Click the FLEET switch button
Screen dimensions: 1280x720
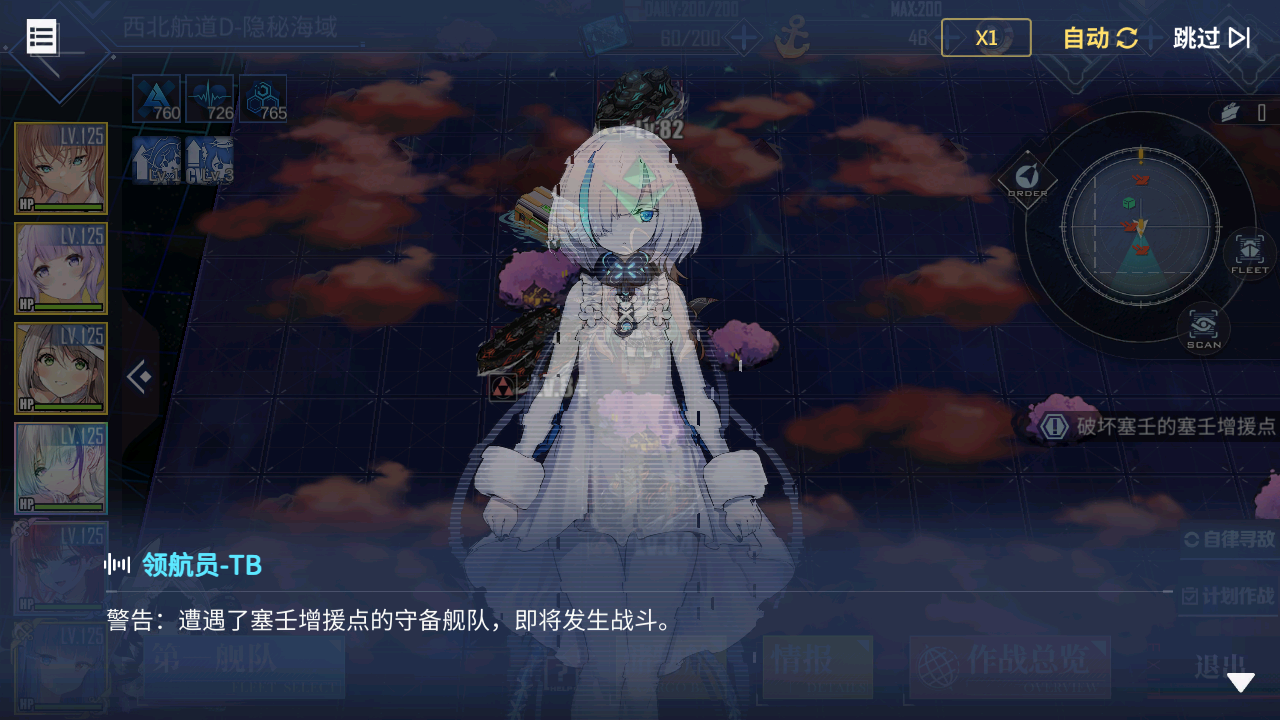pos(1249,253)
